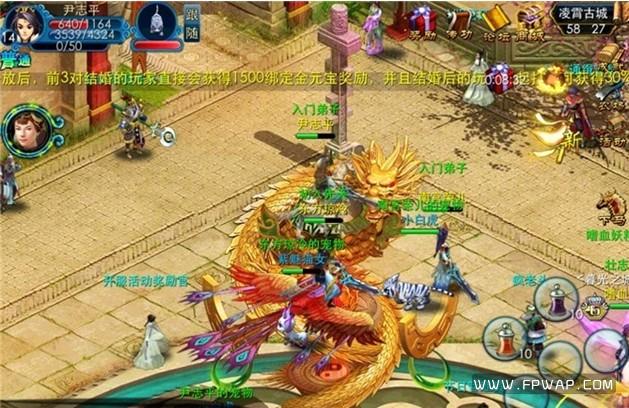Open the 论坛 forum scroll icon
This screenshot has width=629, height=408.
click(x=492, y=22)
